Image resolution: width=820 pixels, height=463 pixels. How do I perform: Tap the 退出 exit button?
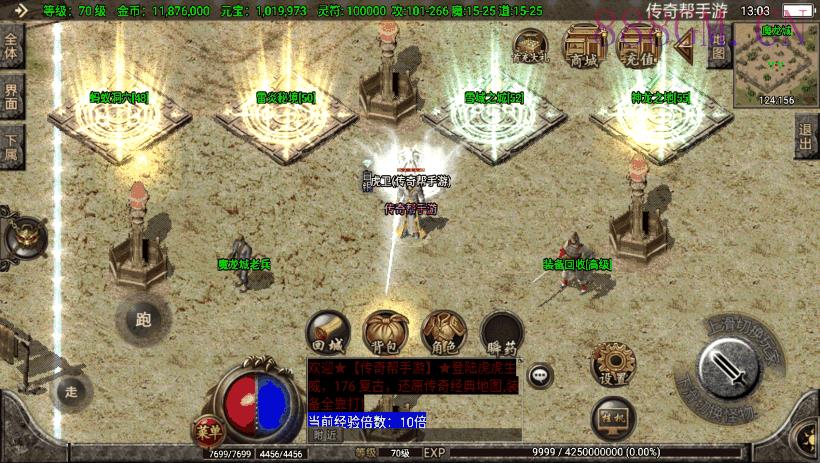coord(806,138)
